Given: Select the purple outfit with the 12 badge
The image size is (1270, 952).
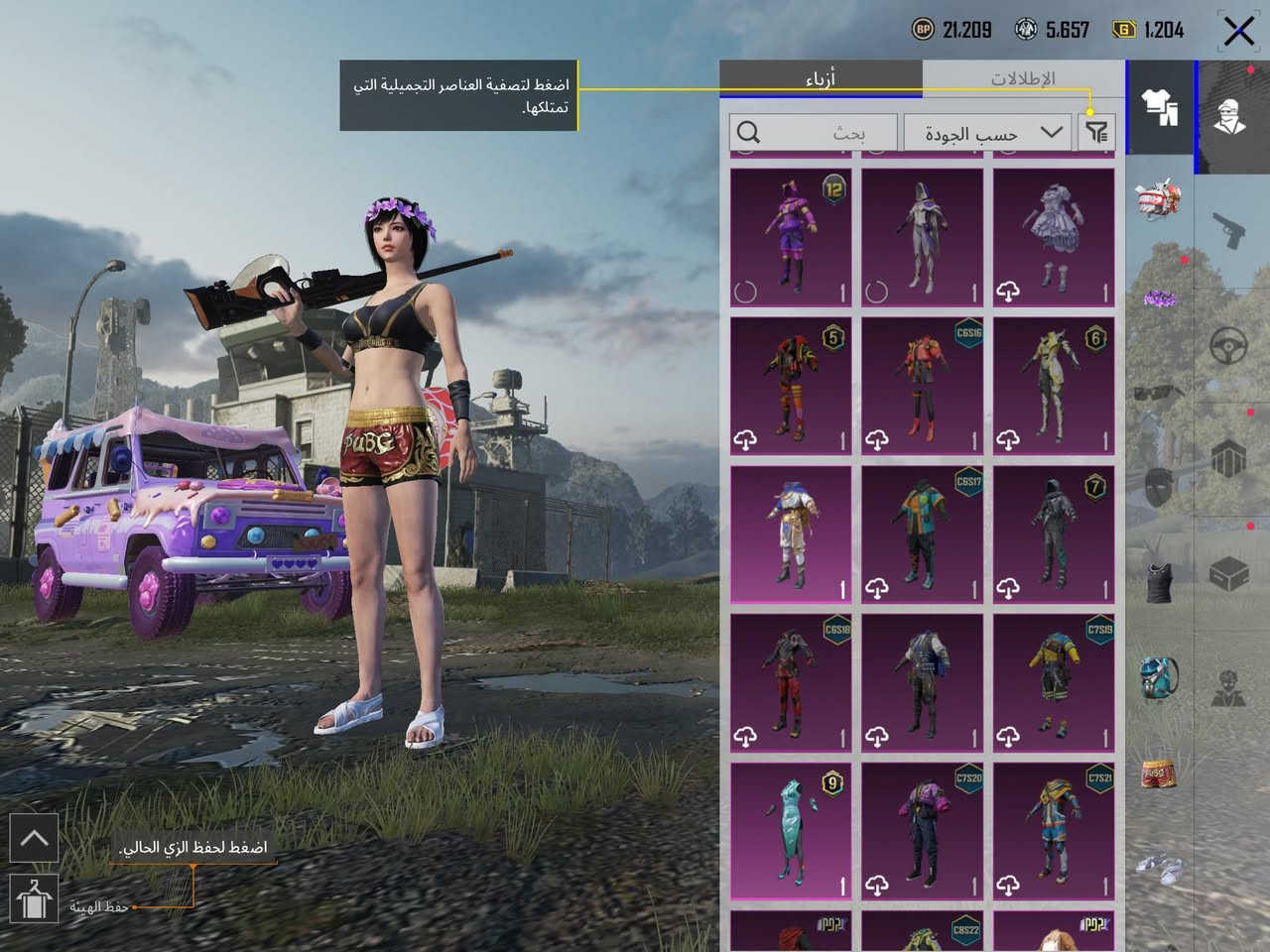Looking at the screenshot, I should click(x=791, y=238).
